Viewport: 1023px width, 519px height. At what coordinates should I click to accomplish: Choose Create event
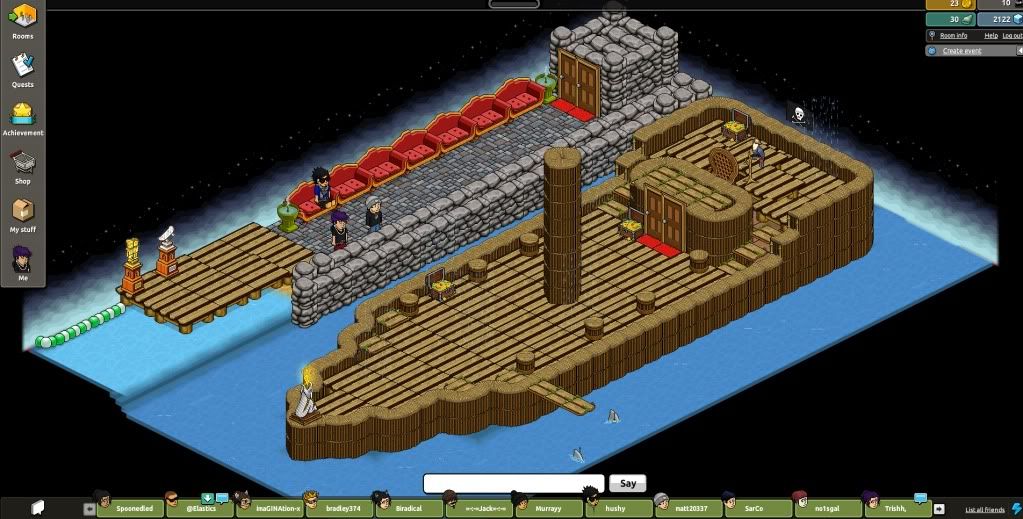click(961, 50)
